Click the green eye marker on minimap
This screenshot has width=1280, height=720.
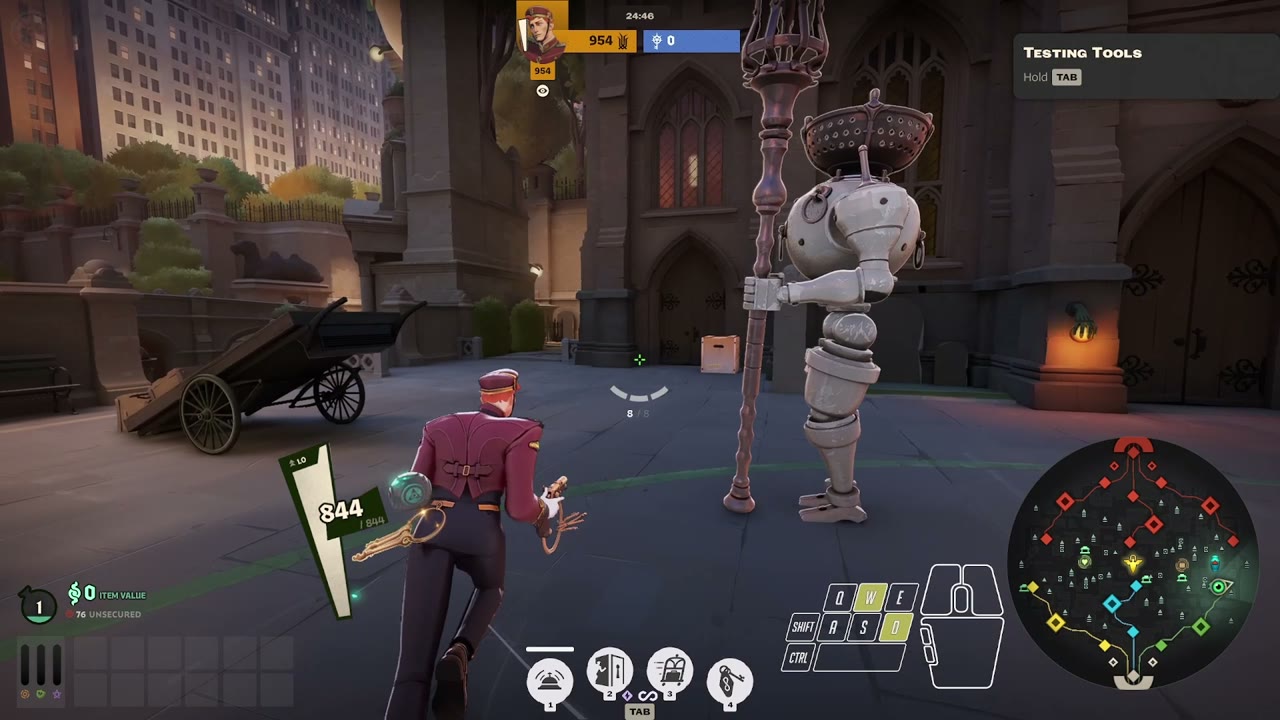pyautogui.click(x=1219, y=587)
